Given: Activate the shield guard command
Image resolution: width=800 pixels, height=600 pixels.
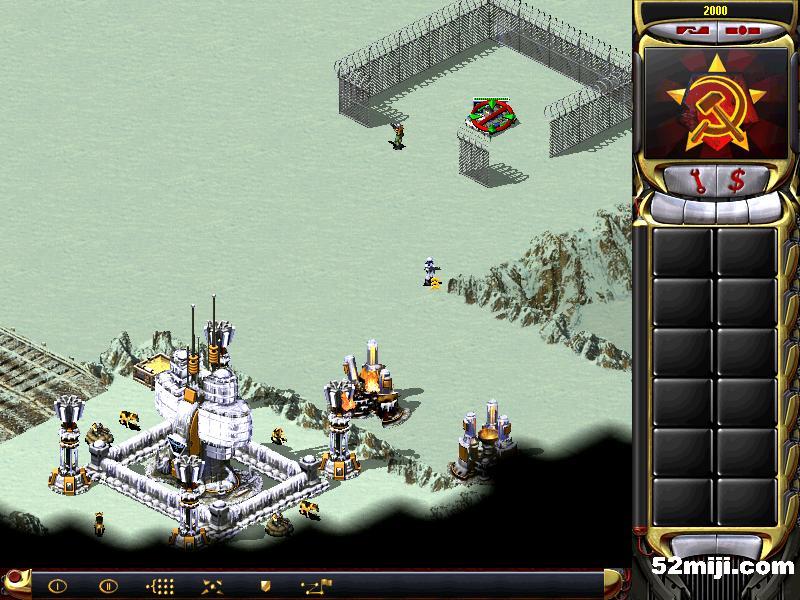Looking at the screenshot, I should pyautogui.click(x=265, y=585).
